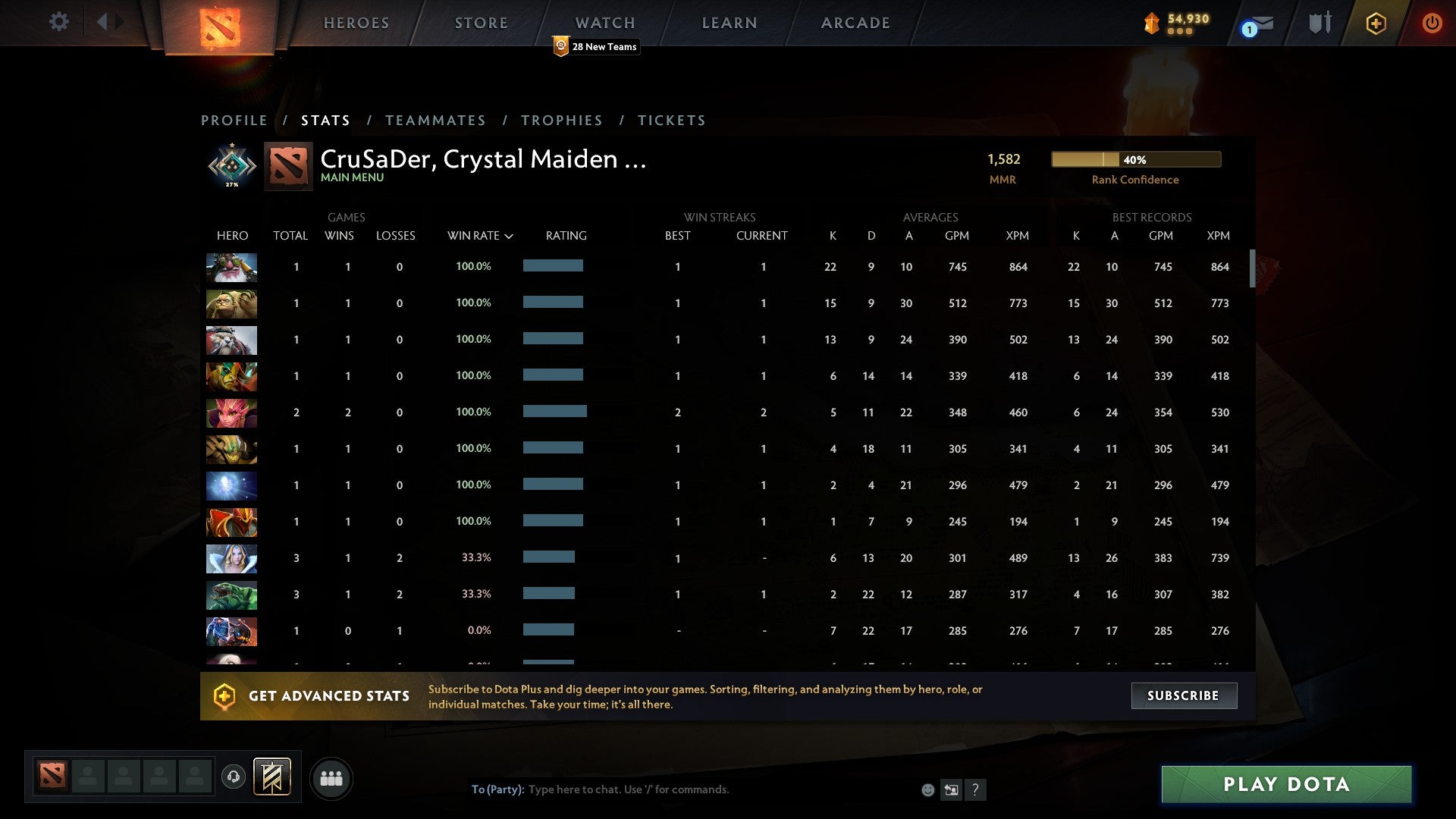Click the SUBSCRIBE button for Dota Plus
Screen dimensions: 1456x819
[x=1183, y=695]
